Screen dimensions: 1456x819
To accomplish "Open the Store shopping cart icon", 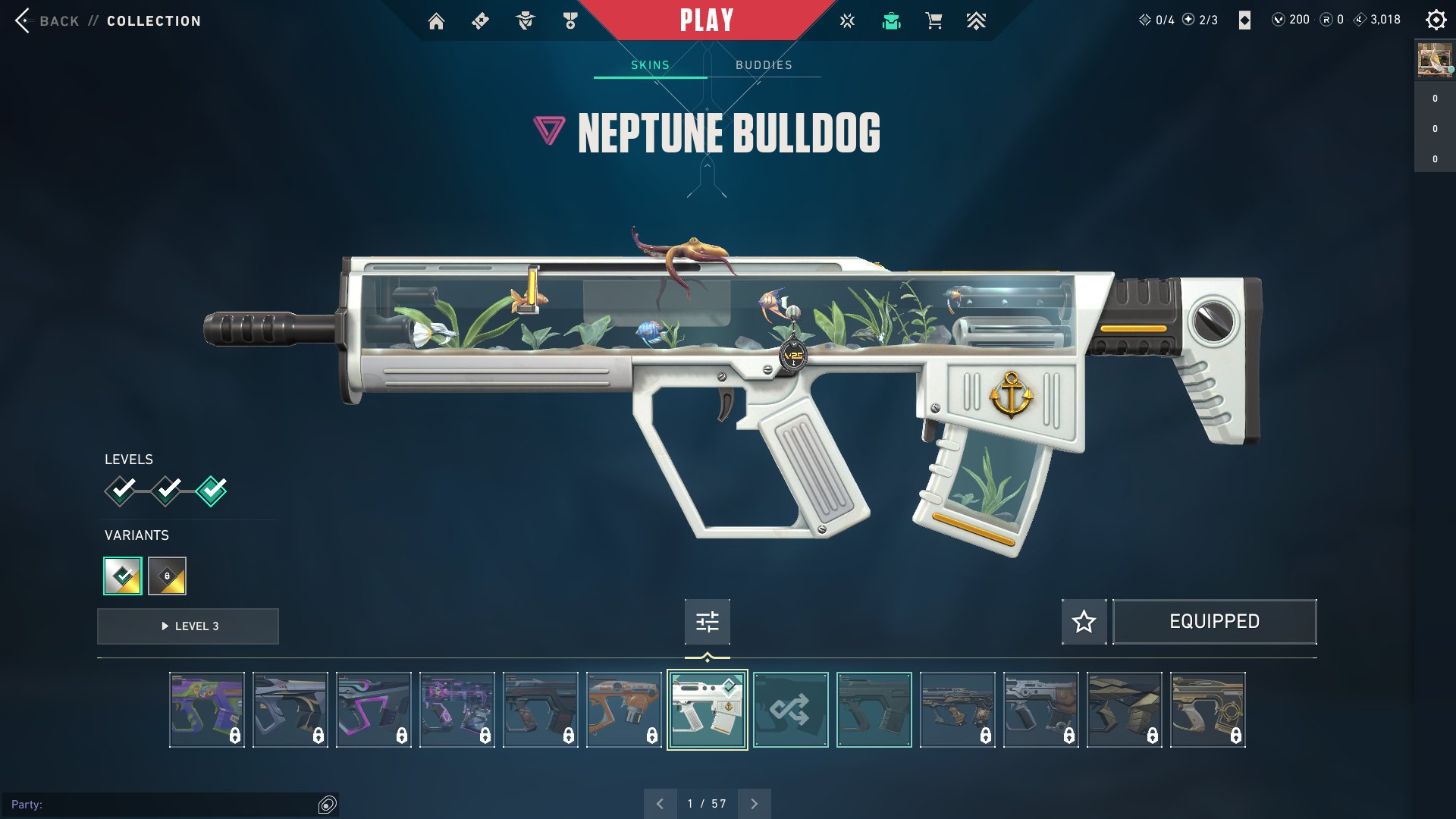I will click(934, 20).
